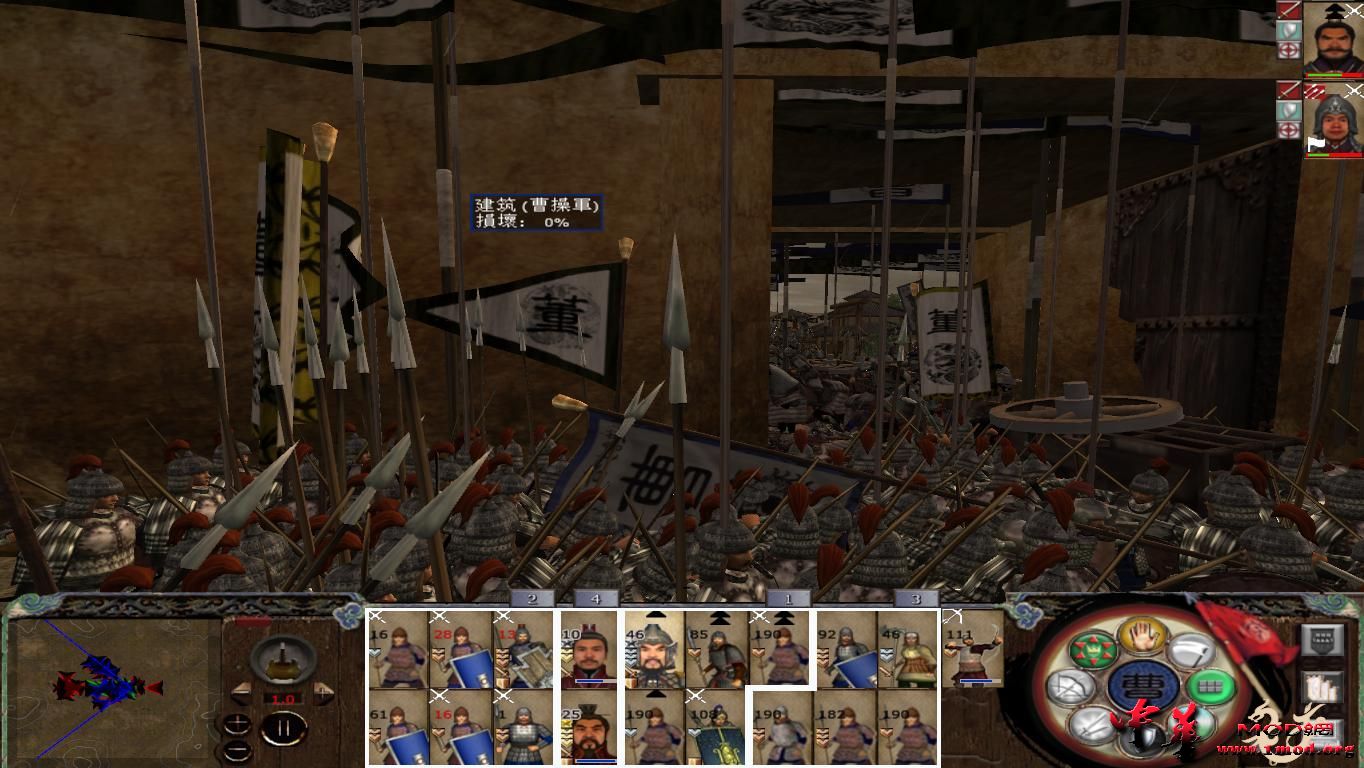Select unit group tab 4
This screenshot has height=768, width=1364.
597,597
